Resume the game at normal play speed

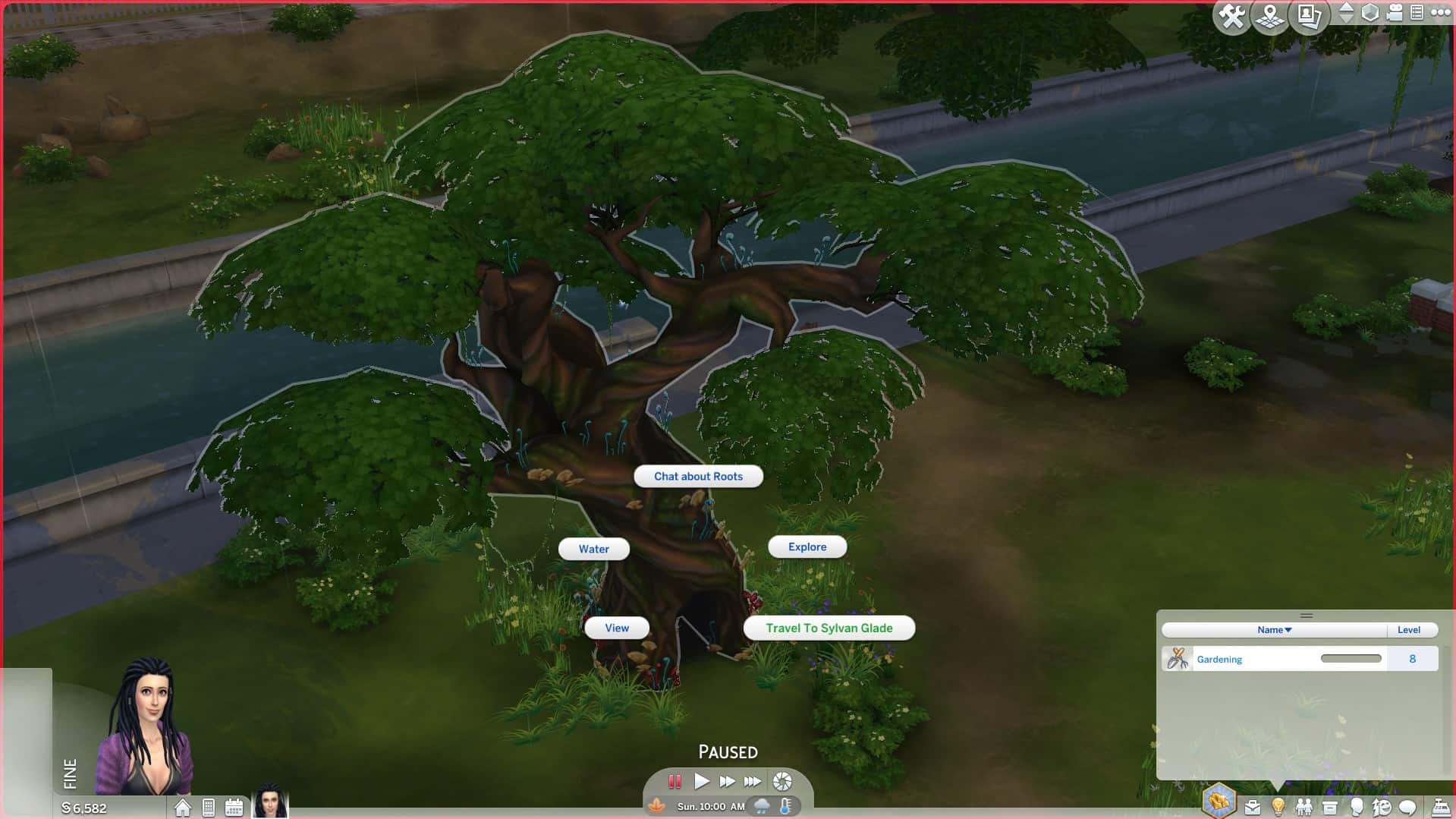tap(701, 781)
